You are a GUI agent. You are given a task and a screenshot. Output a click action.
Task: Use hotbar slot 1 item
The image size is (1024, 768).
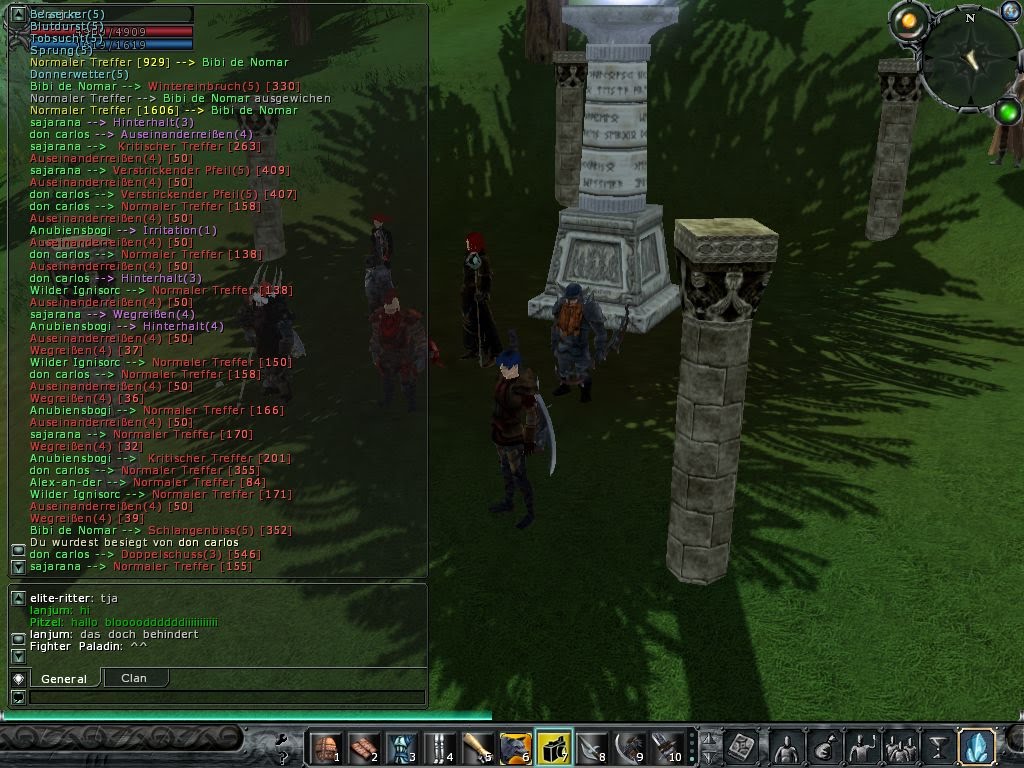[325, 748]
